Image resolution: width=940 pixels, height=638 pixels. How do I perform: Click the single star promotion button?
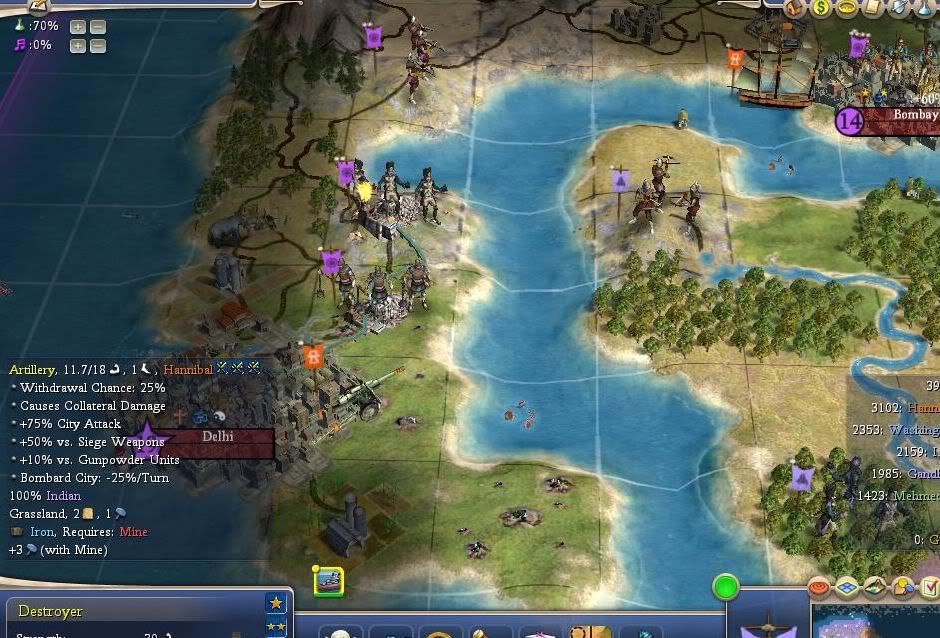pyautogui.click(x=275, y=603)
